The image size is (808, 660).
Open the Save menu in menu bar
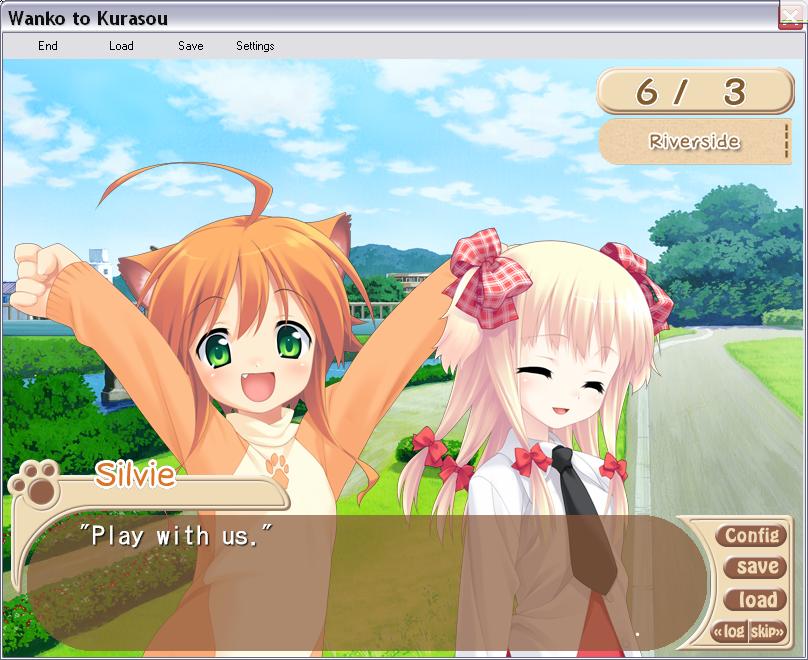[190, 46]
